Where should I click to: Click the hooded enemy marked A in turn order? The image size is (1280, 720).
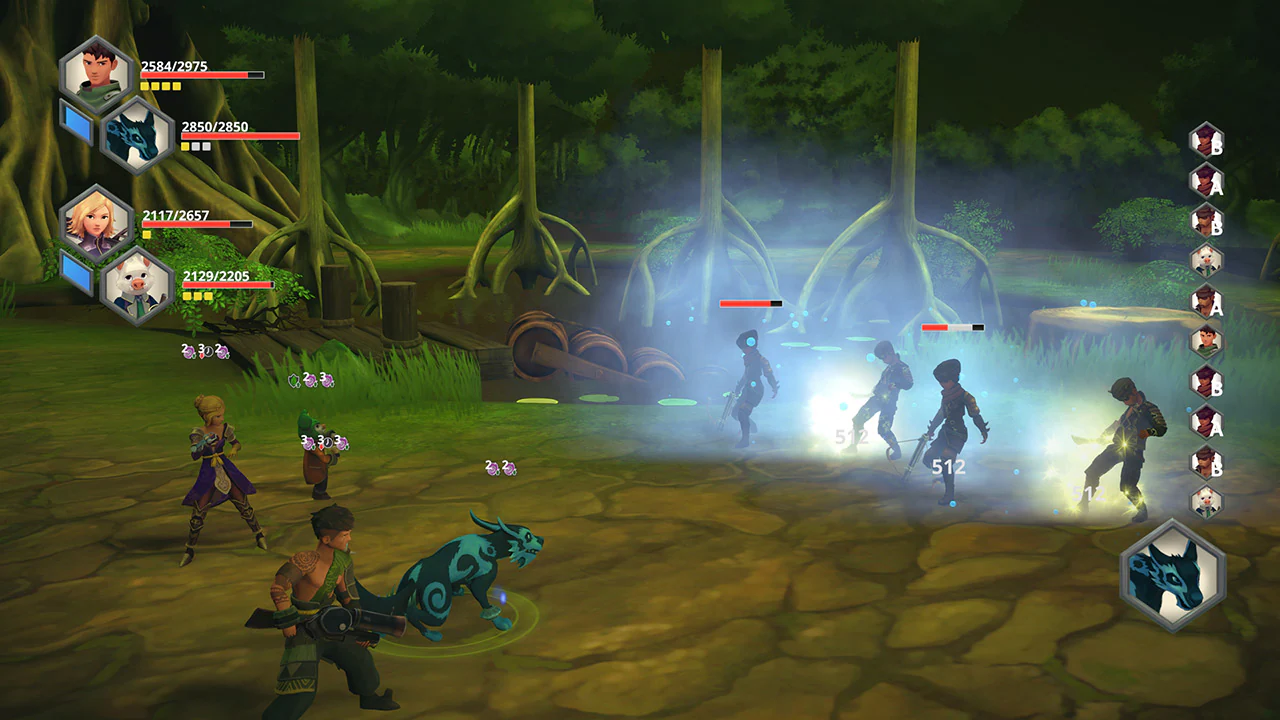tap(1206, 184)
